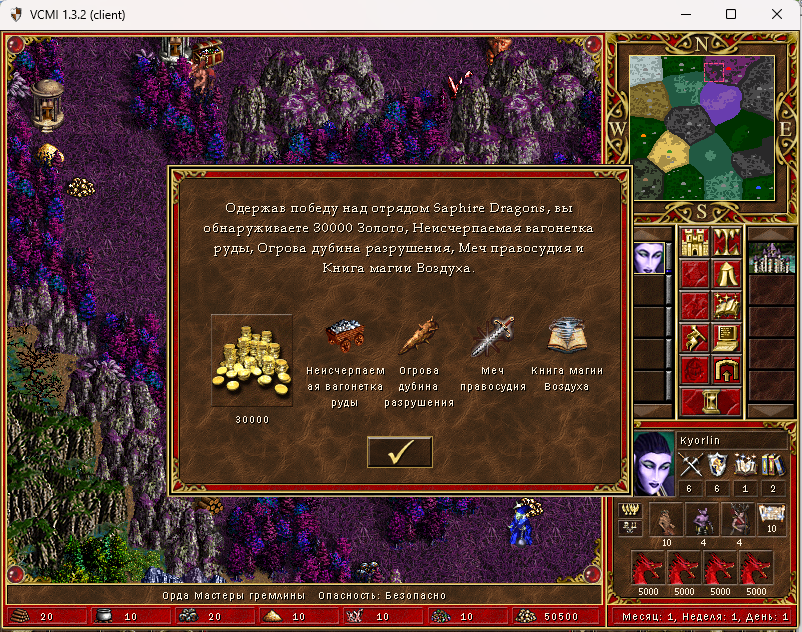The height and width of the screenshot is (632, 802).
Task: Confirm the reward dialog with the checkmark button
Action: [400, 452]
